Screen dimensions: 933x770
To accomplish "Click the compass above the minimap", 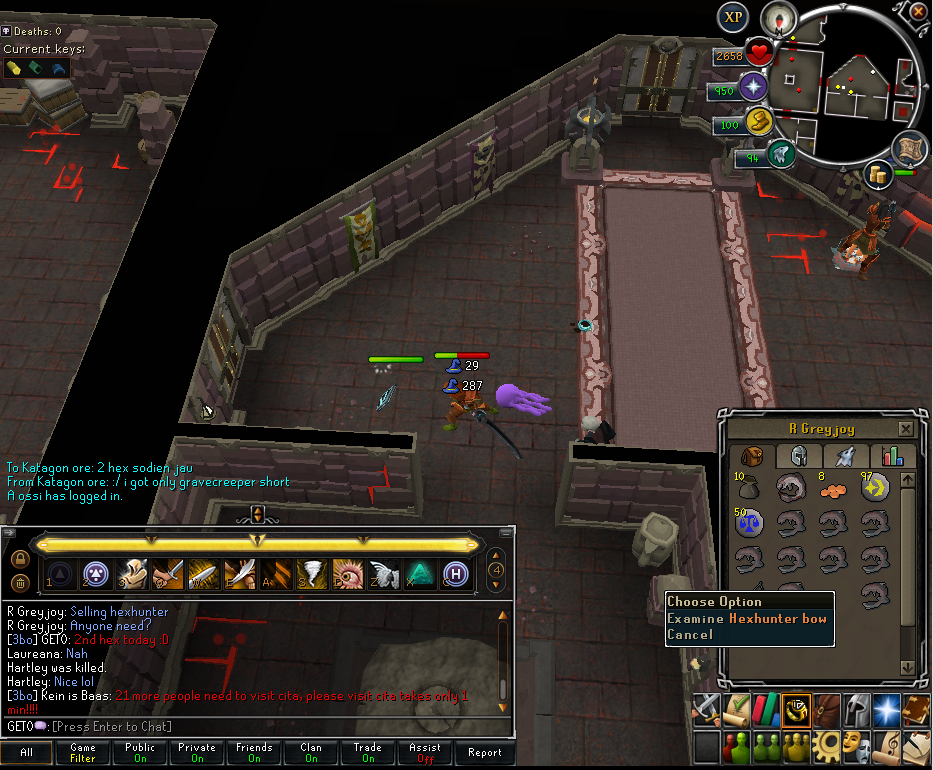I will (x=777, y=18).
